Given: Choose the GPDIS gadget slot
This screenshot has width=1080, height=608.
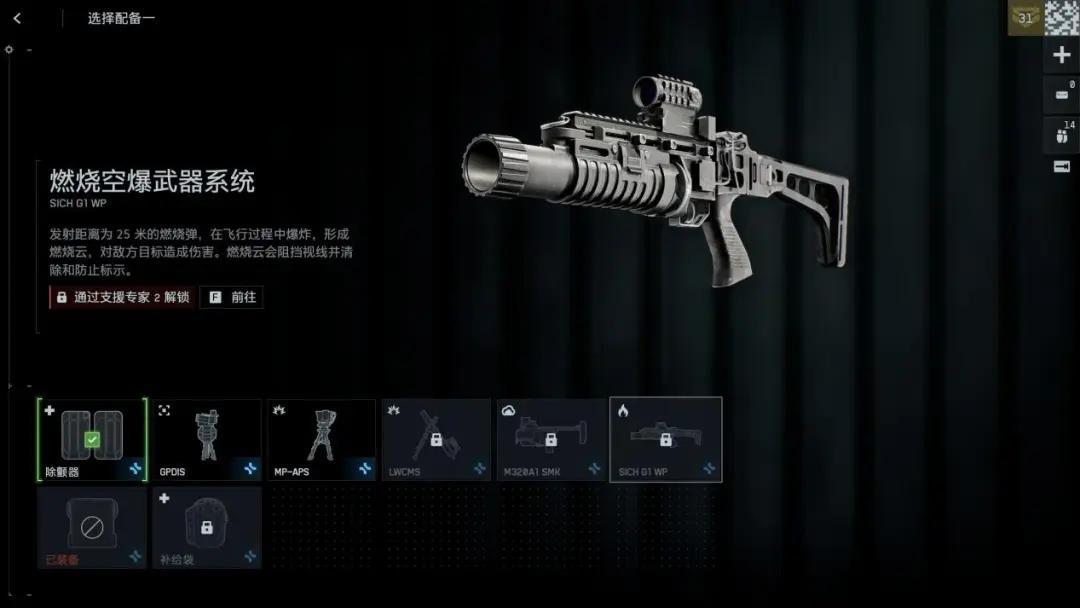Looking at the screenshot, I should click(207, 439).
